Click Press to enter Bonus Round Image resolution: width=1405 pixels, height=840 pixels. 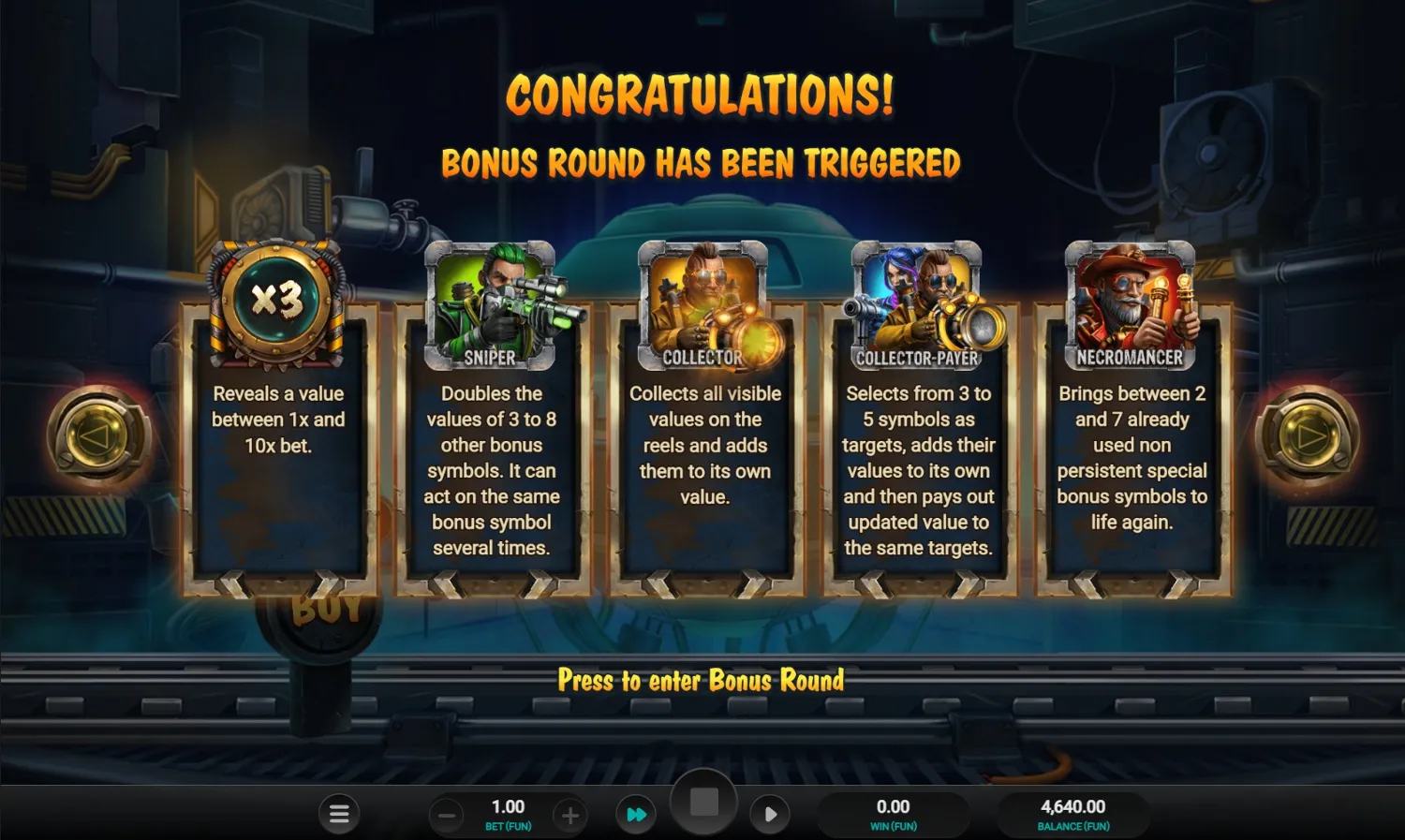(x=702, y=681)
